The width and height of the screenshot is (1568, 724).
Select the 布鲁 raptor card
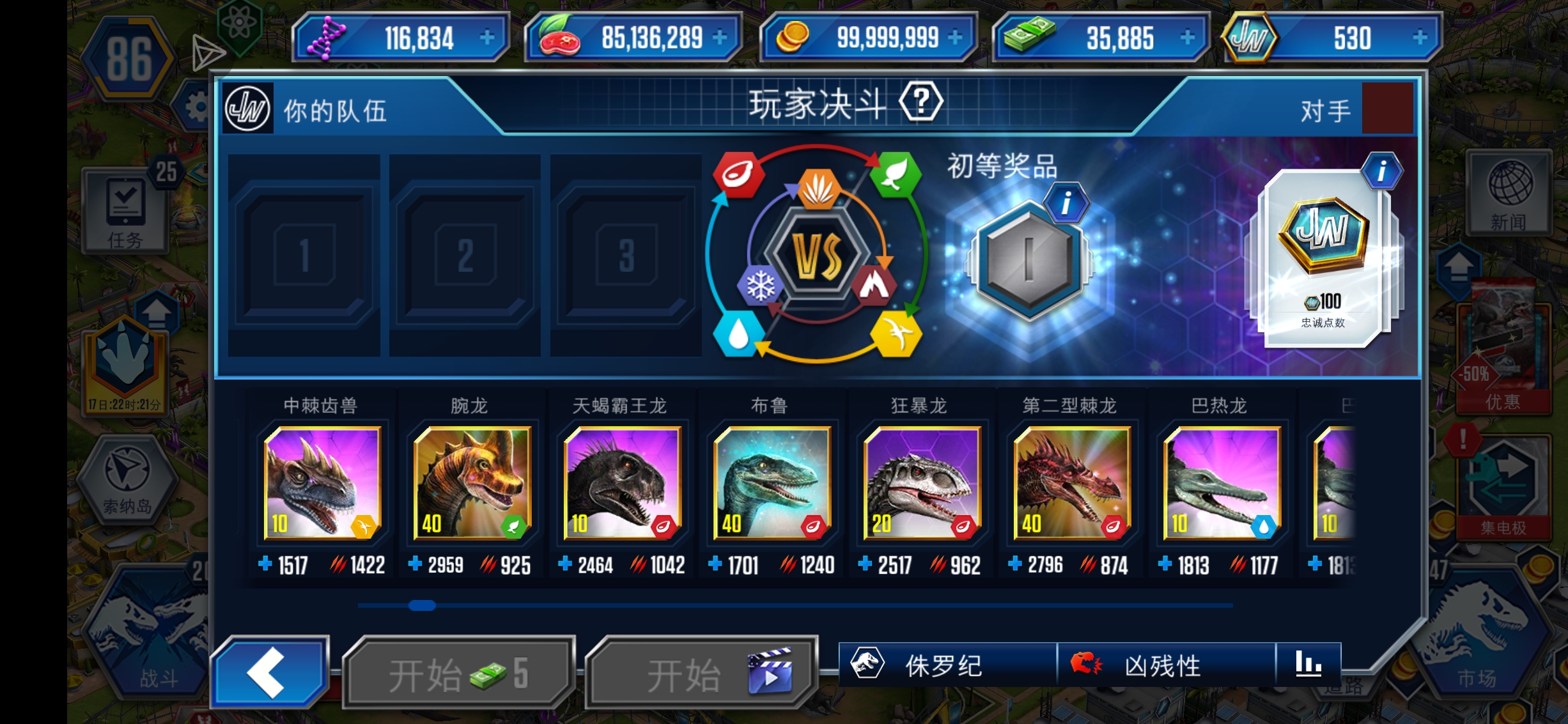click(772, 483)
